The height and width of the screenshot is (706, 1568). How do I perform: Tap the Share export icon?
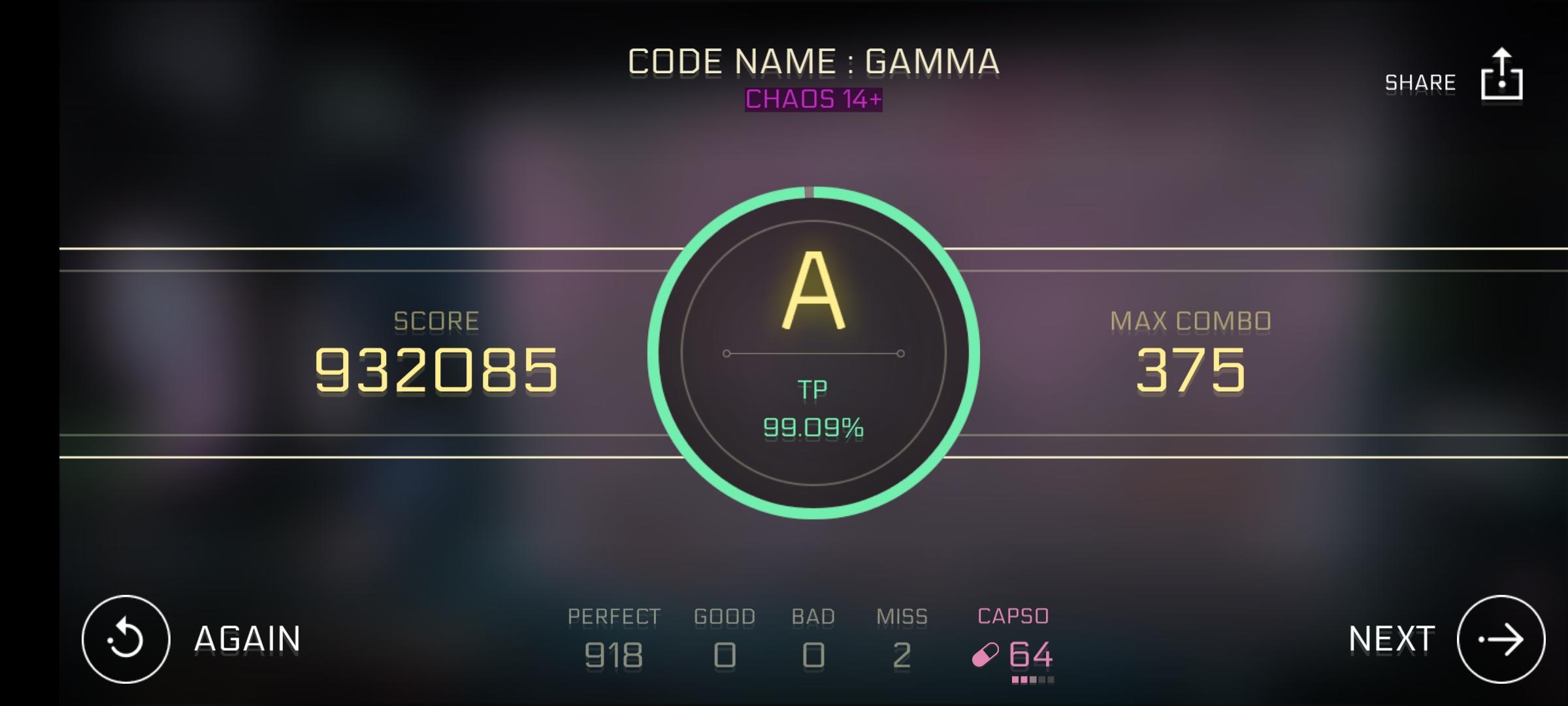tap(1500, 78)
